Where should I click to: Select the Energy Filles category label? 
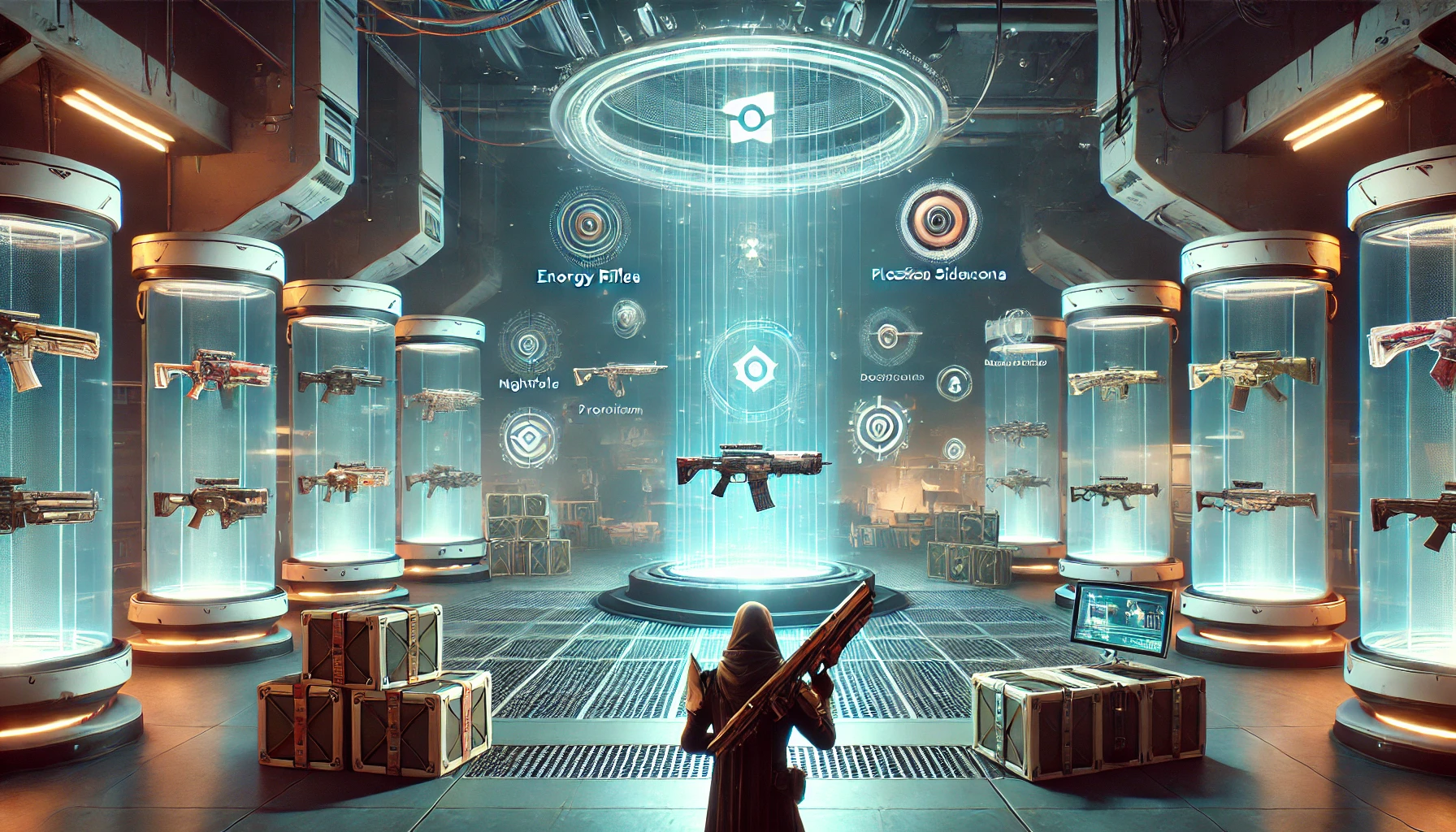click(588, 277)
